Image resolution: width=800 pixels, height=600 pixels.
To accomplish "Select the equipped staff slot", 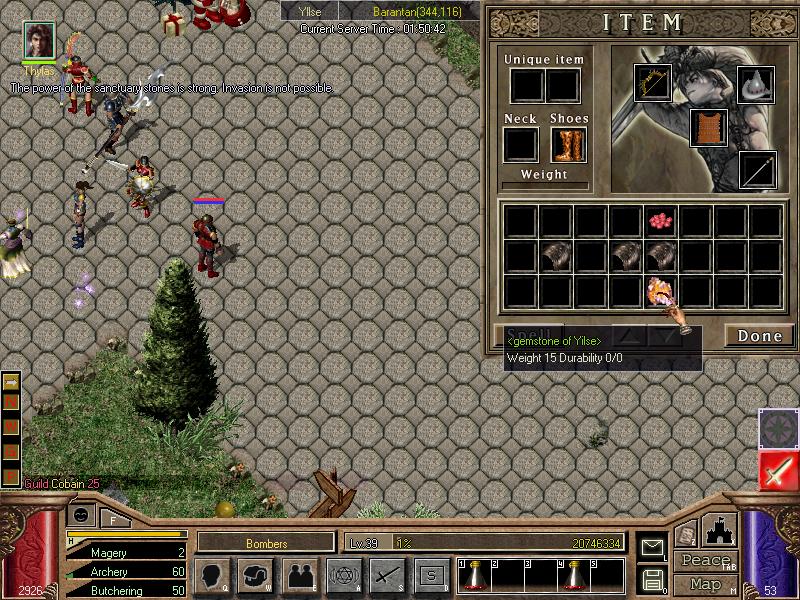I will click(x=757, y=170).
